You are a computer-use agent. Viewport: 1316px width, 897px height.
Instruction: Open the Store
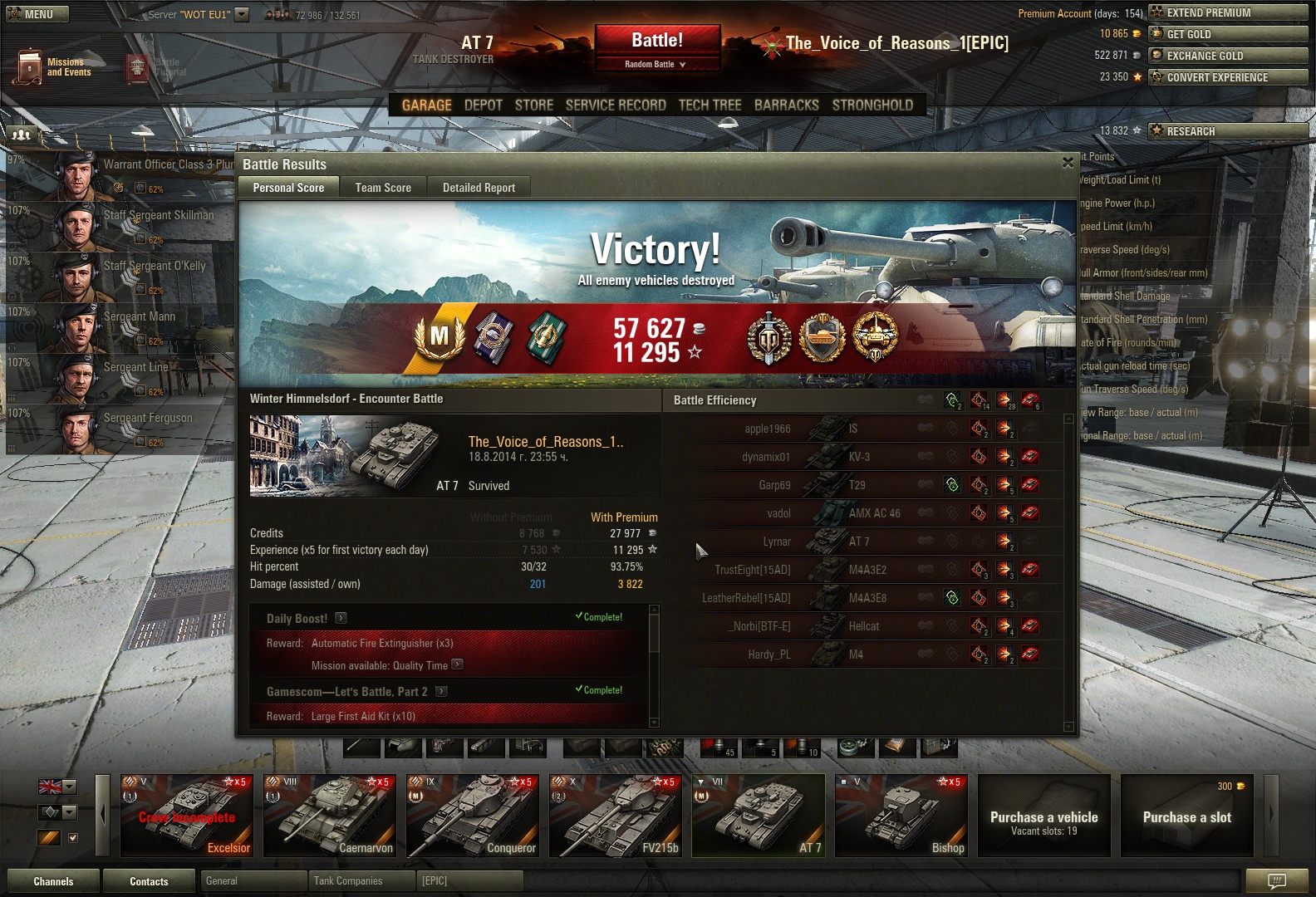(x=533, y=105)
